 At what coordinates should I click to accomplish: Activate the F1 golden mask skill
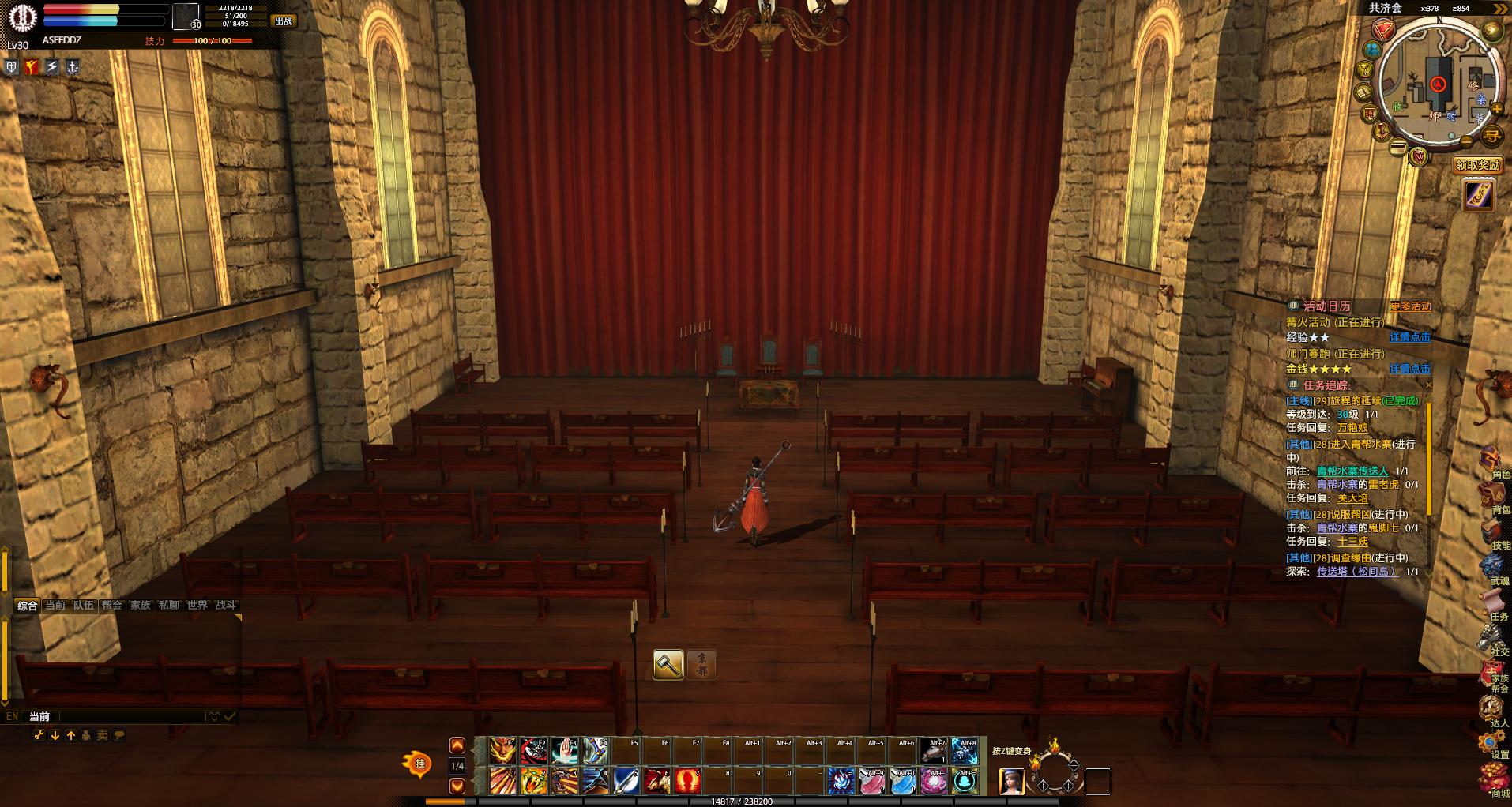coord(502,750)
